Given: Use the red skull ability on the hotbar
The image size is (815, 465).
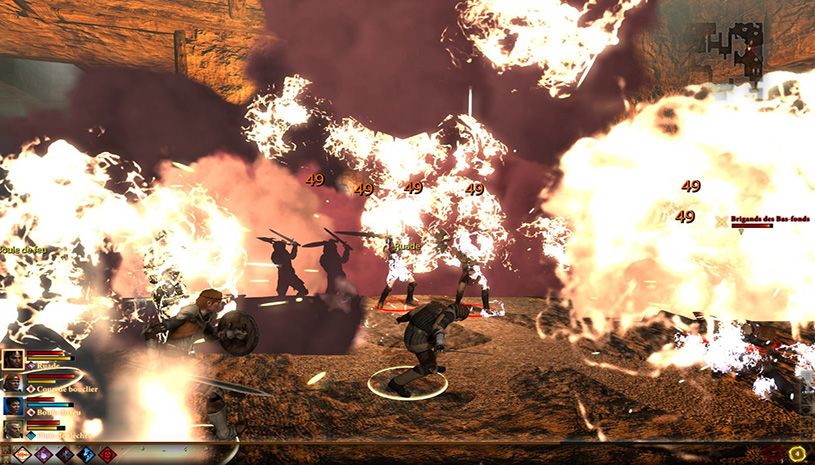Looking at the screenshot, I should click(108, 454).
